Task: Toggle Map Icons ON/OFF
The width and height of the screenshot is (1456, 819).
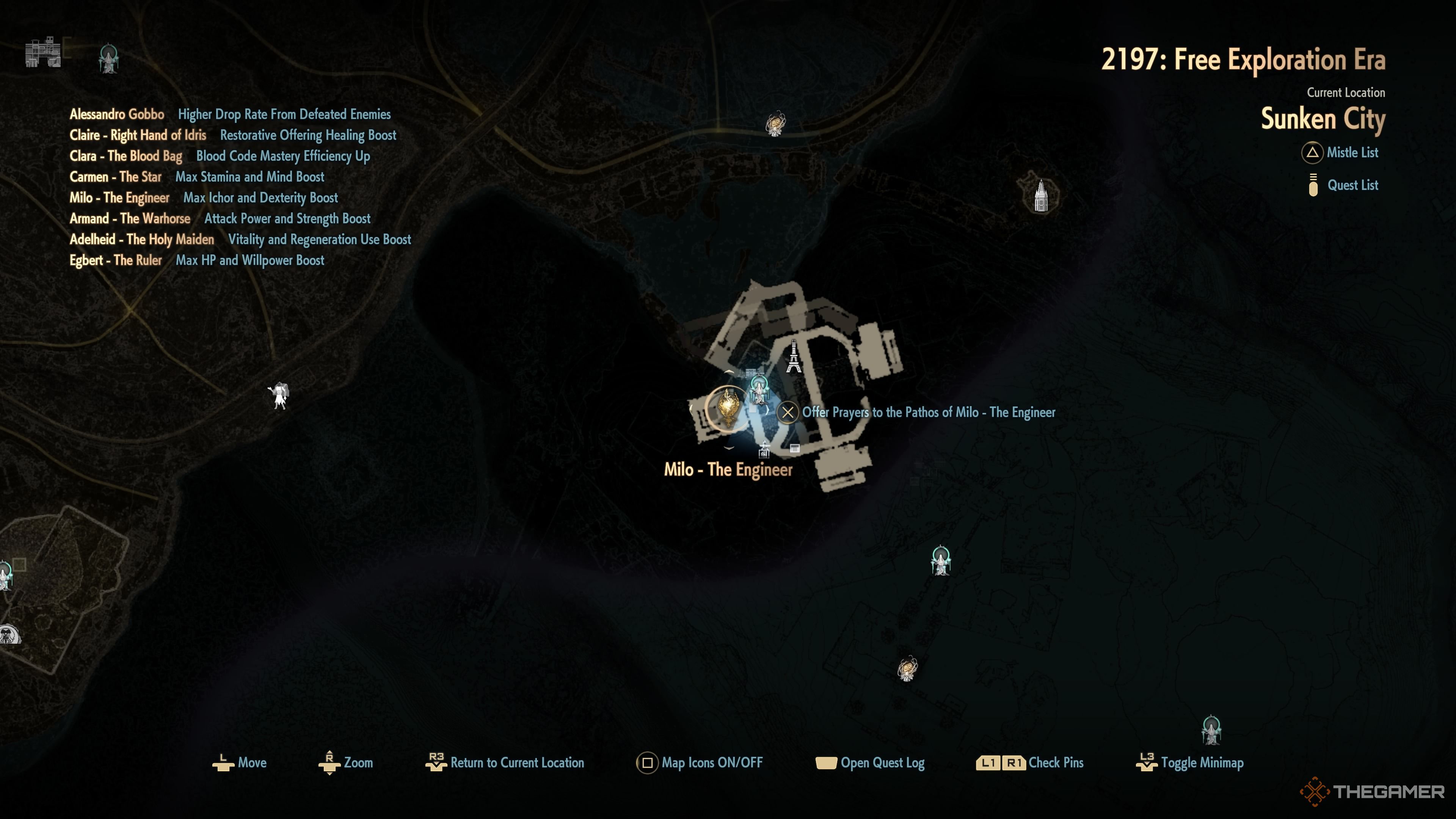Action: click(x=711, y=763)
